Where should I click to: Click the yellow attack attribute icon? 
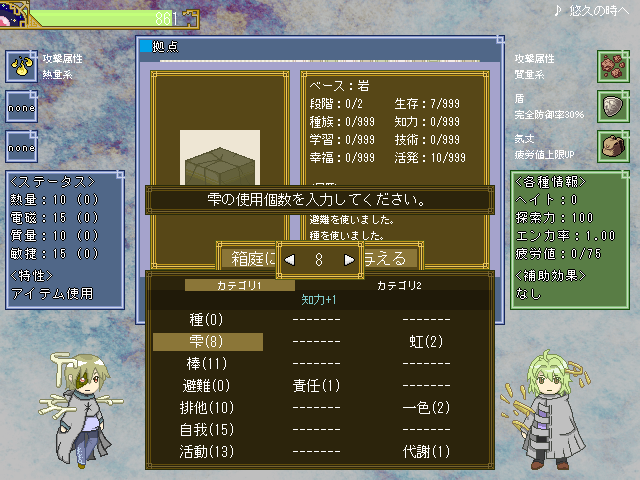[x=21, y=66]
